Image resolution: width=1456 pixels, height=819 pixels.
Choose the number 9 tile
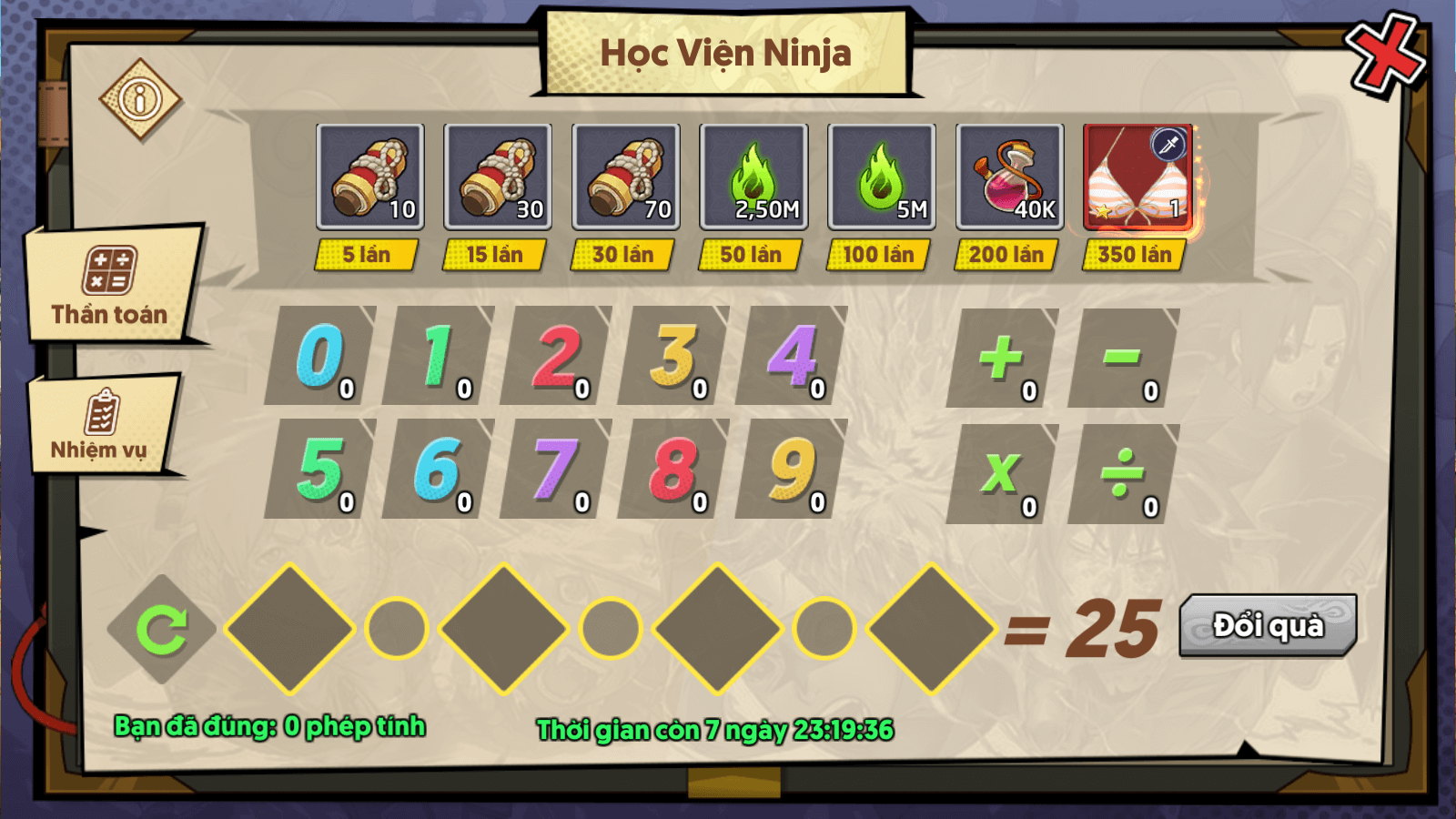792,470
